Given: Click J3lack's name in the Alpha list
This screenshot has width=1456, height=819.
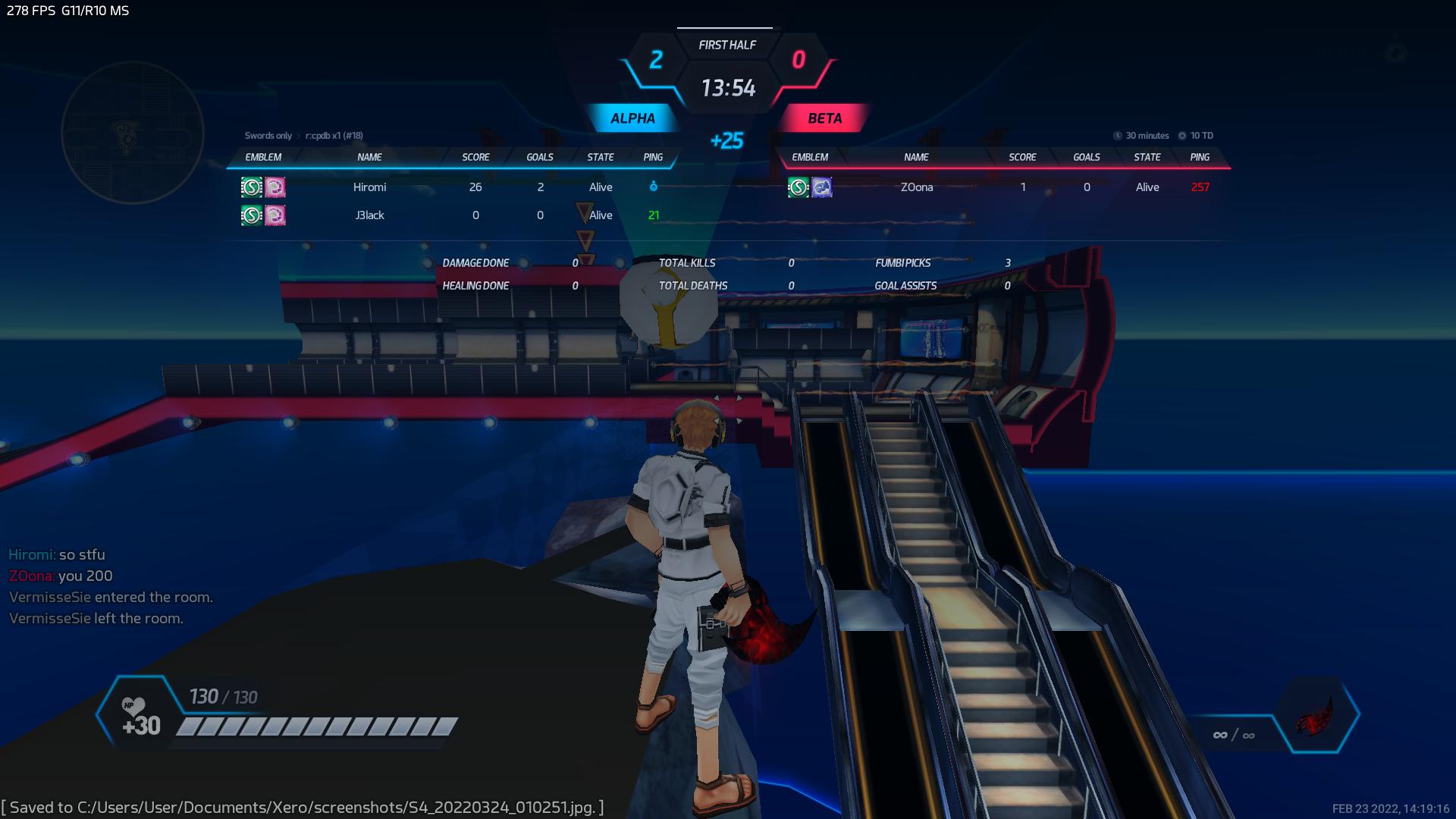Looking at the screenshot, I should (x=370, y=215).
